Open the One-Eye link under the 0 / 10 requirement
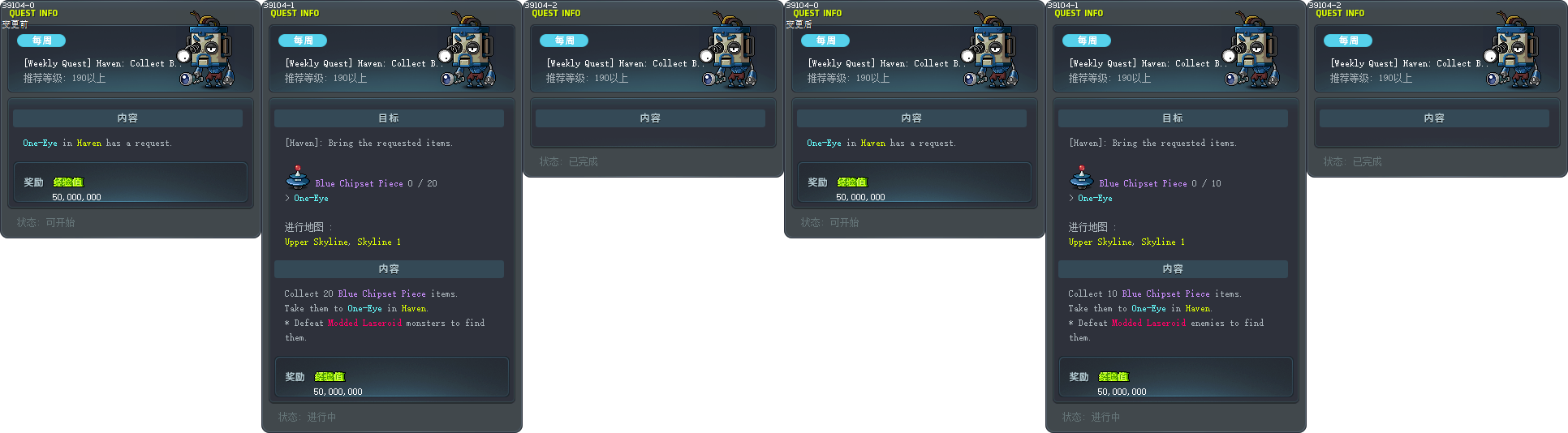Screen dimensions: 1568x433 [x=1095, y=198]
